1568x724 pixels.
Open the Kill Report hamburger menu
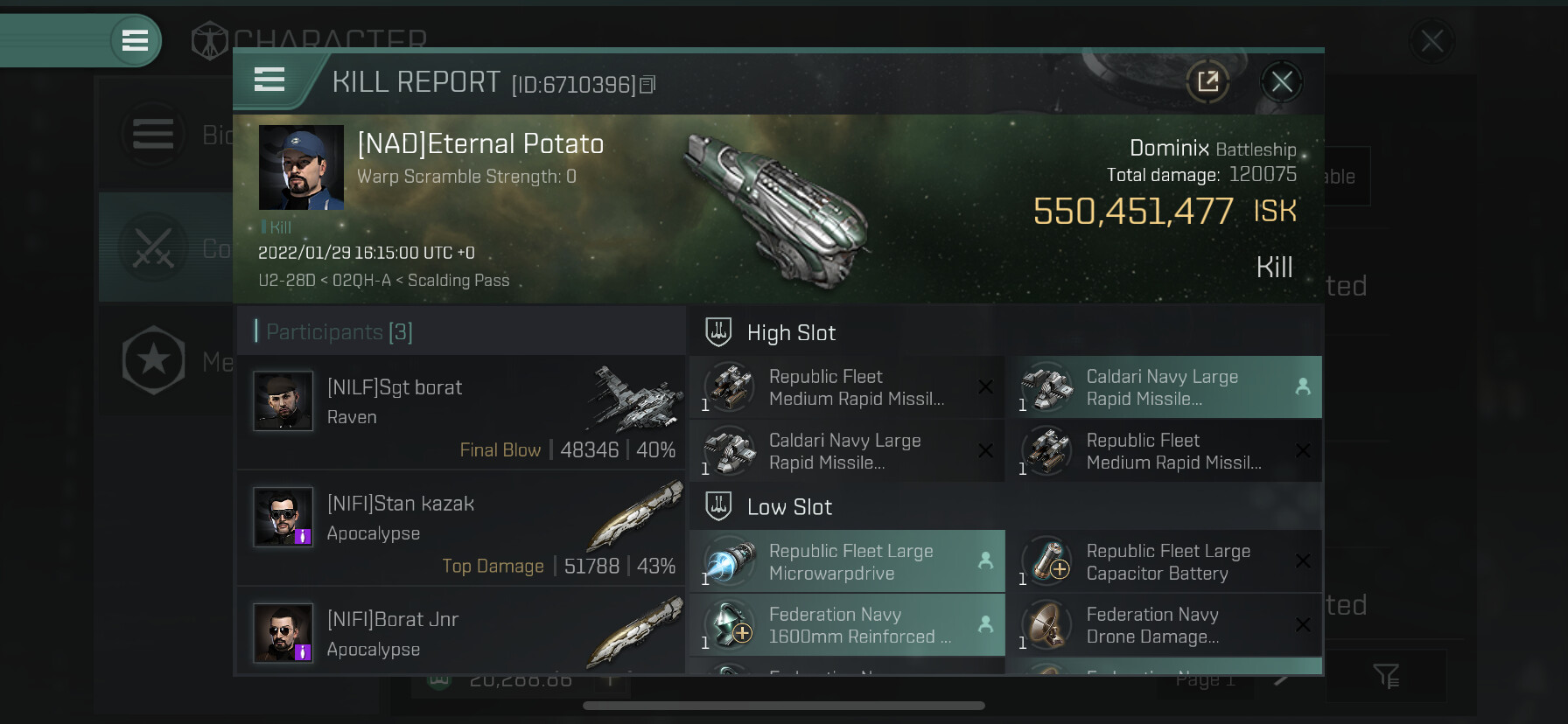tap(269, 80)
